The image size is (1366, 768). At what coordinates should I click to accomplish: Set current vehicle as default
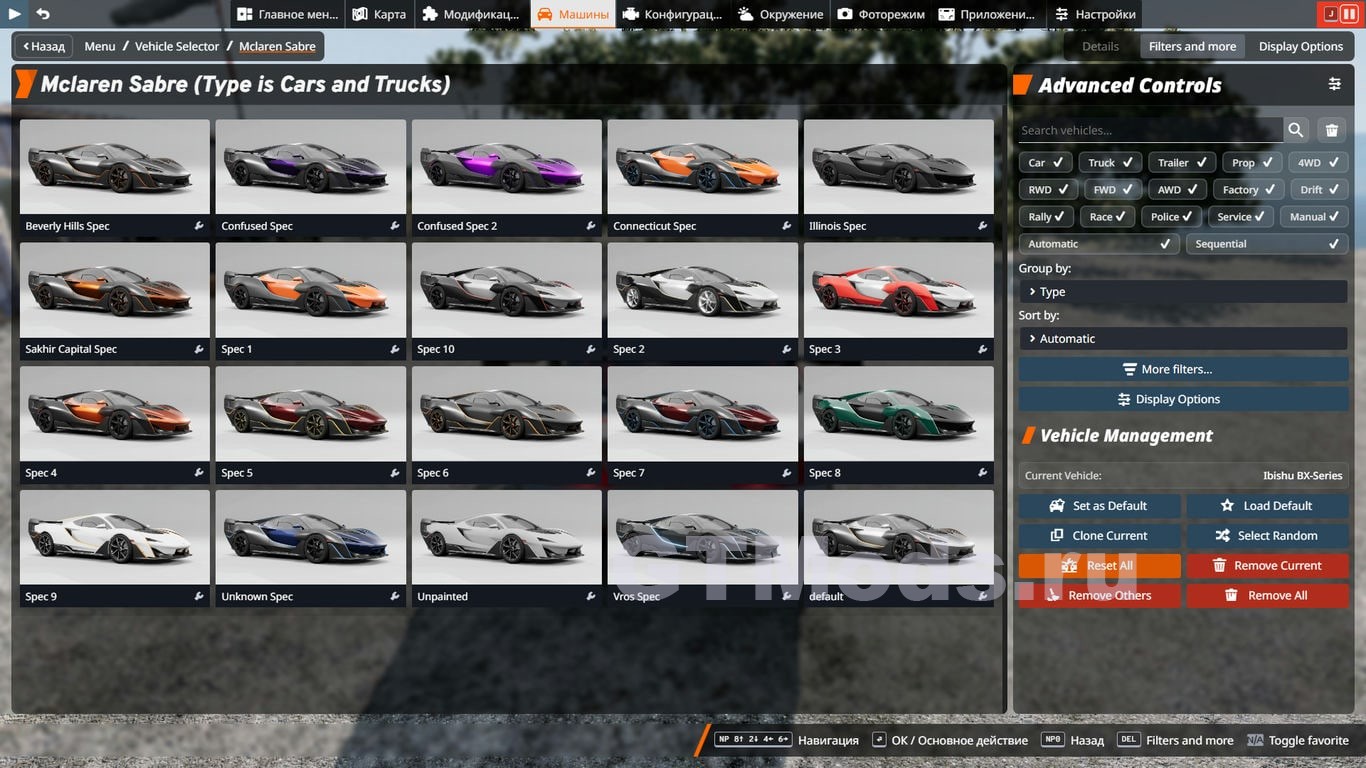click(x=1099, y=506)
